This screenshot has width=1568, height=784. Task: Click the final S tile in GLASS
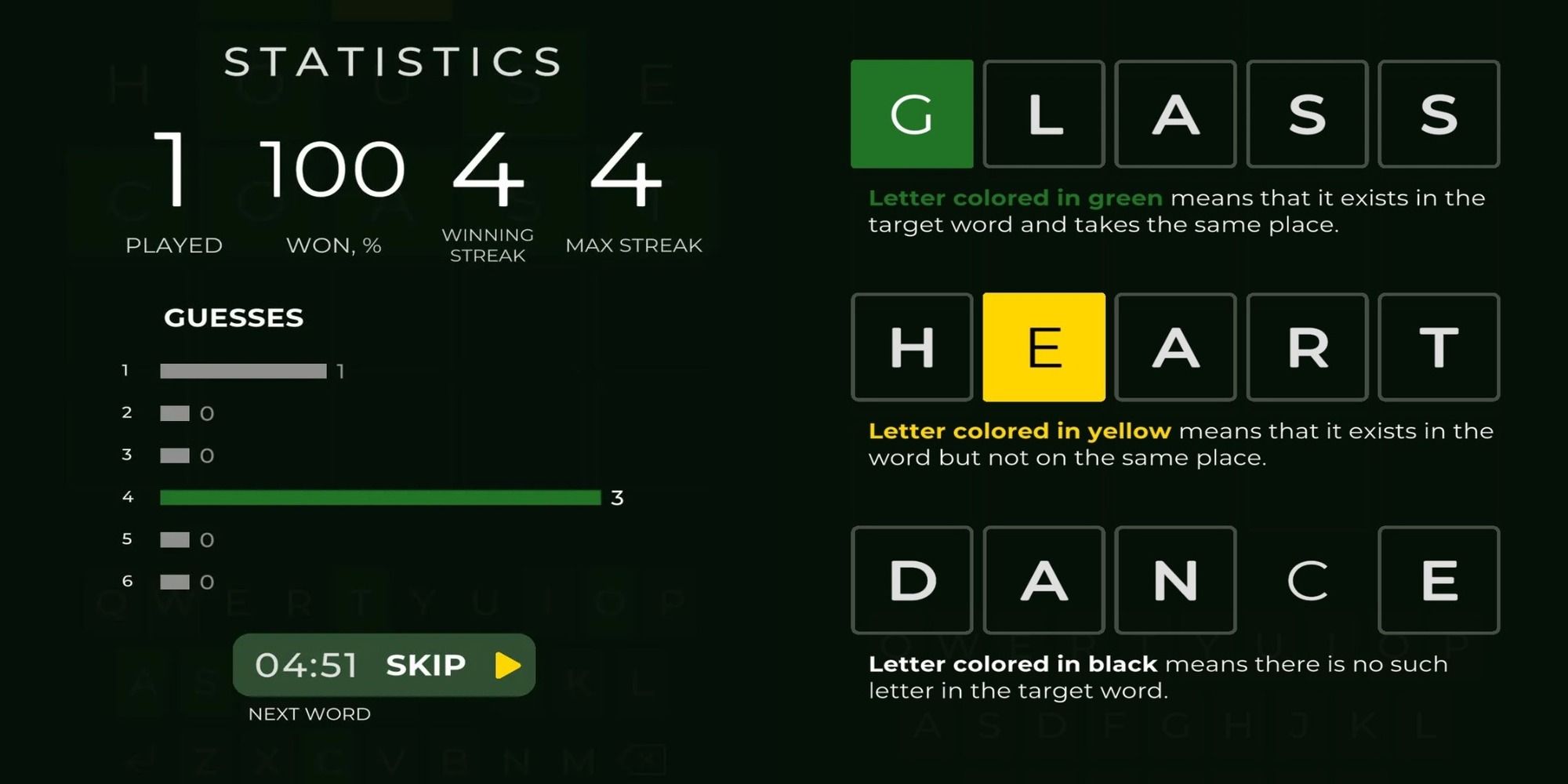click(1439, 114)
